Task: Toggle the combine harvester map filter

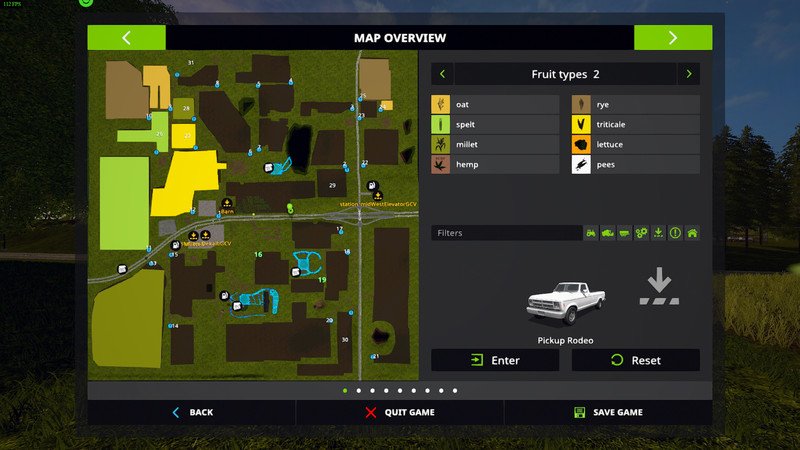Action: coord(608,233)
